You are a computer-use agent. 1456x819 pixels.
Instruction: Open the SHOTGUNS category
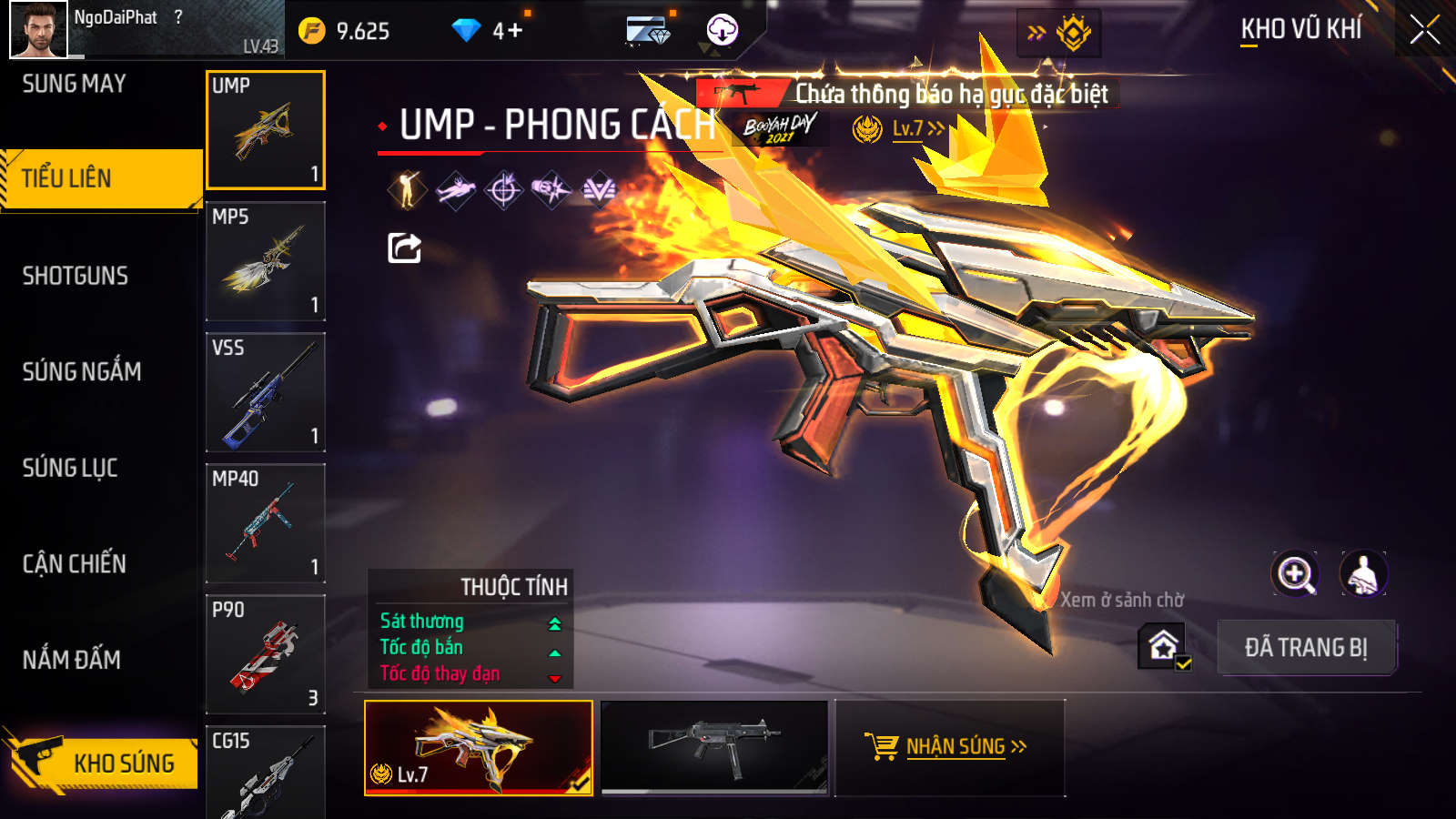[76, 276]
